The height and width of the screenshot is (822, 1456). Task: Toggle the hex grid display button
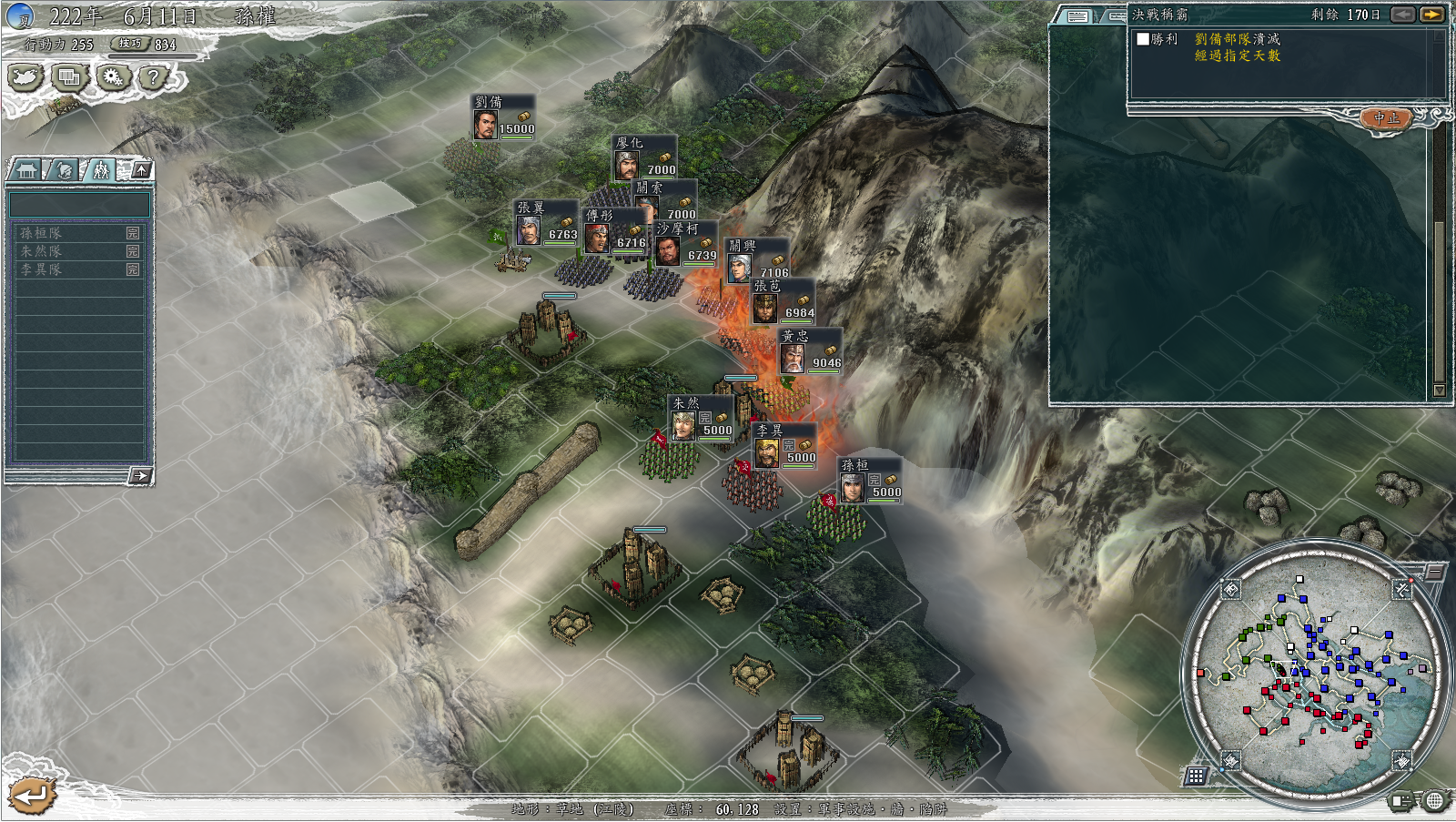[x=1196, y=776]
